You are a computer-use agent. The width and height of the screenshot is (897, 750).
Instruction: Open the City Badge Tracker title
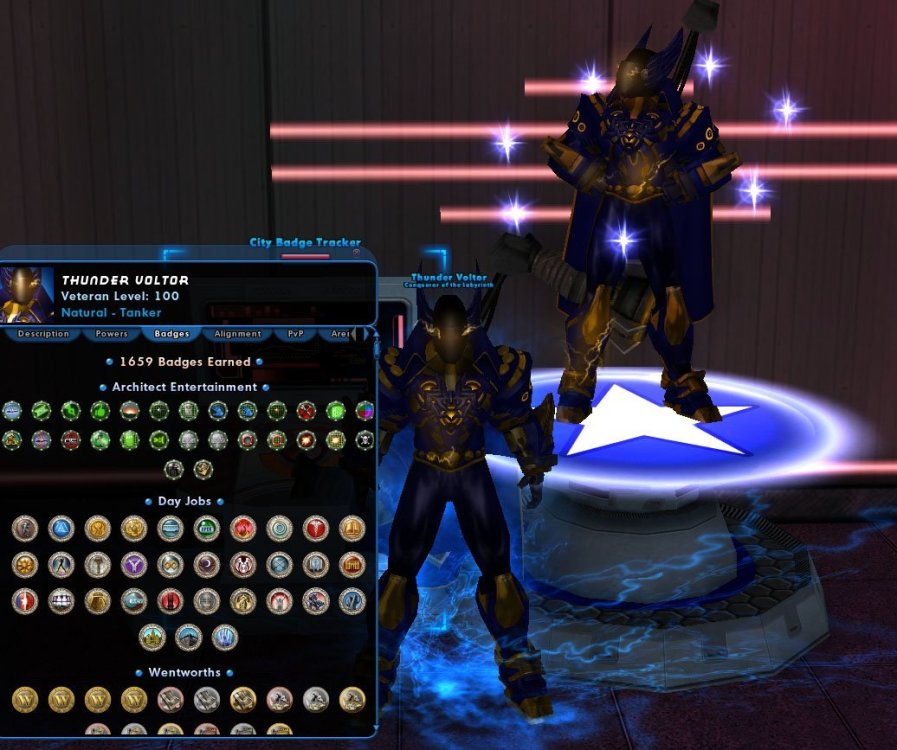pos(305,243)
